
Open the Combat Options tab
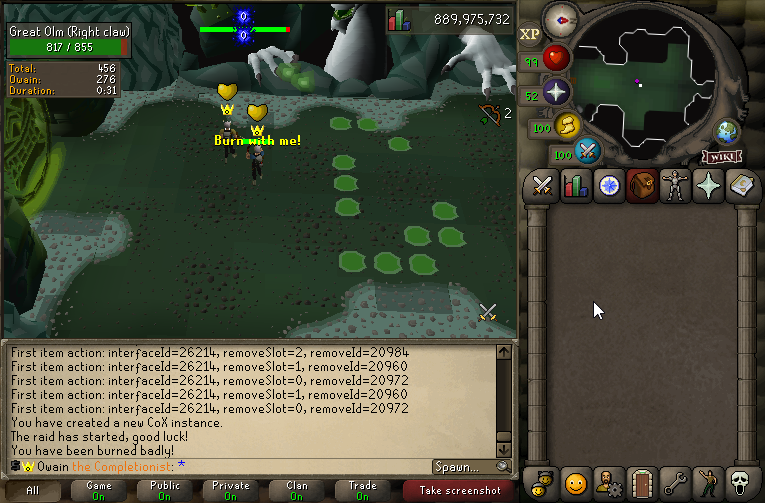pyautogui.click(x=543, y=185)
